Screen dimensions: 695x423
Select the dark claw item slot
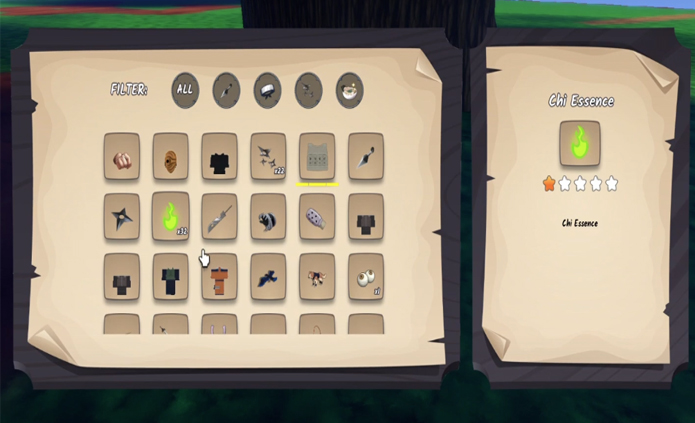(268, 216)
